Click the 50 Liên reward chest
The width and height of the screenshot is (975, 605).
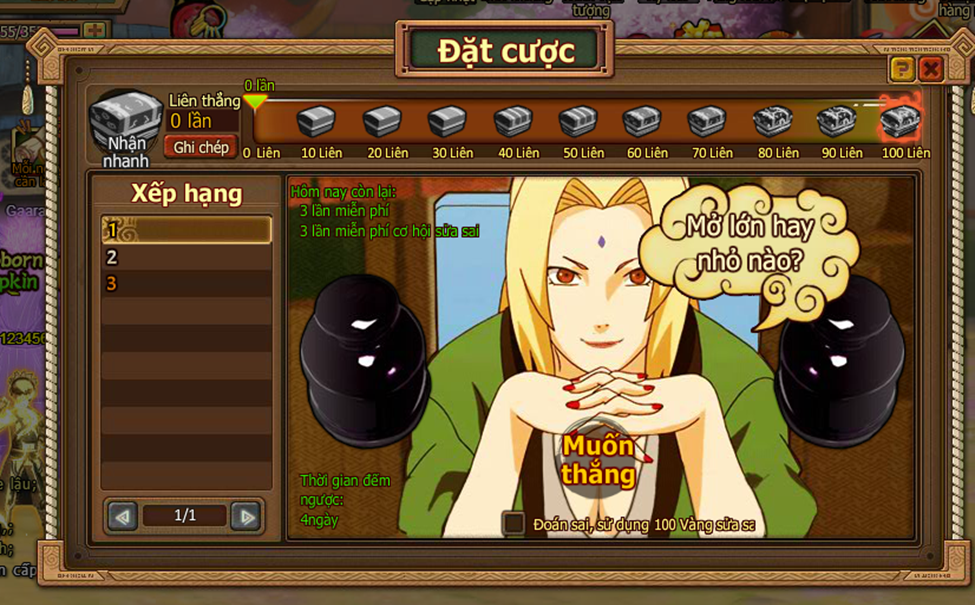[578, 122]
